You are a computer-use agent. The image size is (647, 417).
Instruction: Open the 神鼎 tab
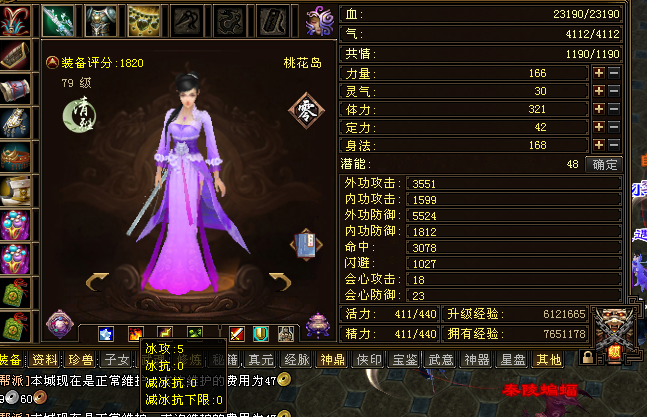coord(331,360)
